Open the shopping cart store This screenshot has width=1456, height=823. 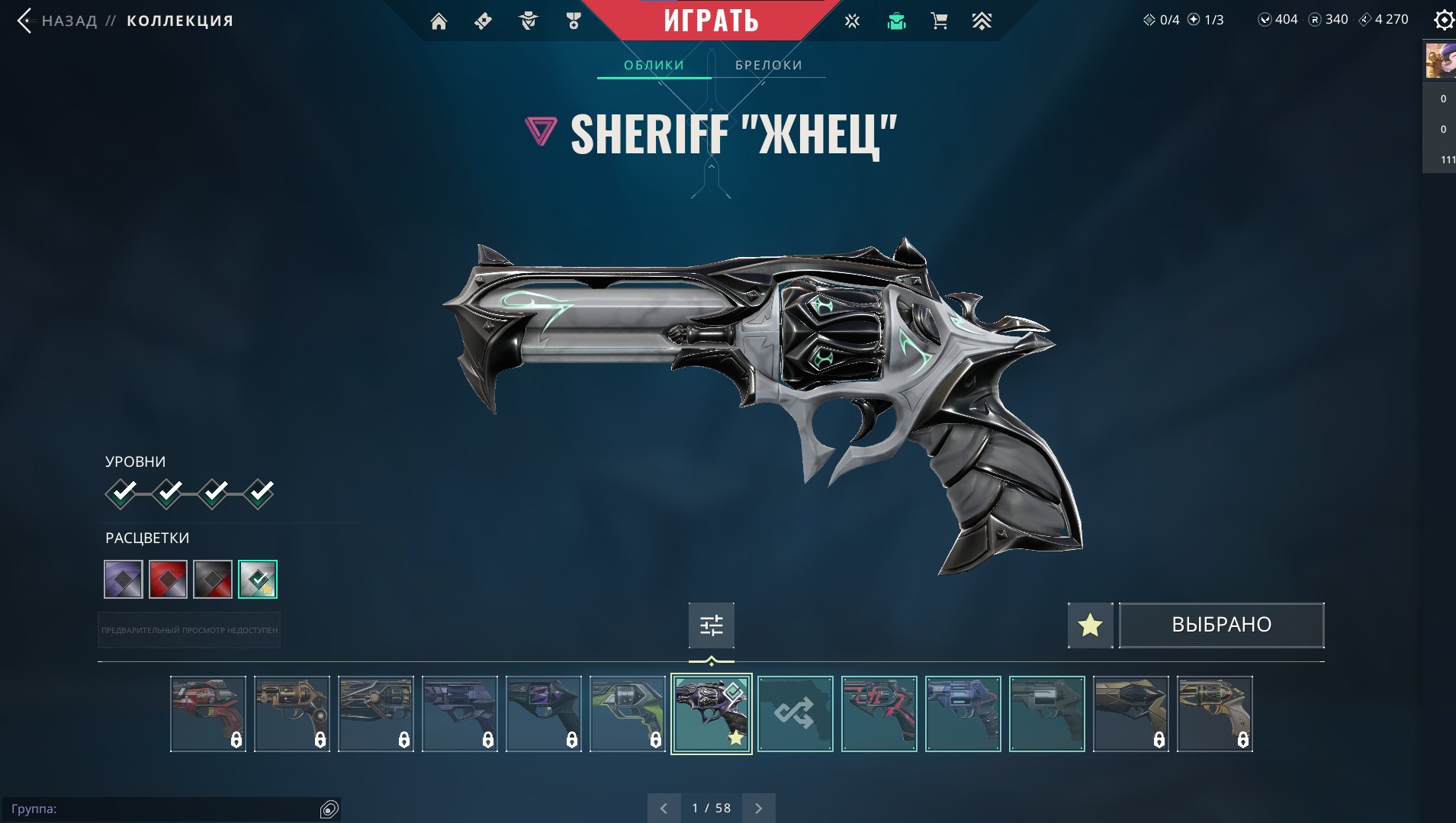[x=939, y=21]
